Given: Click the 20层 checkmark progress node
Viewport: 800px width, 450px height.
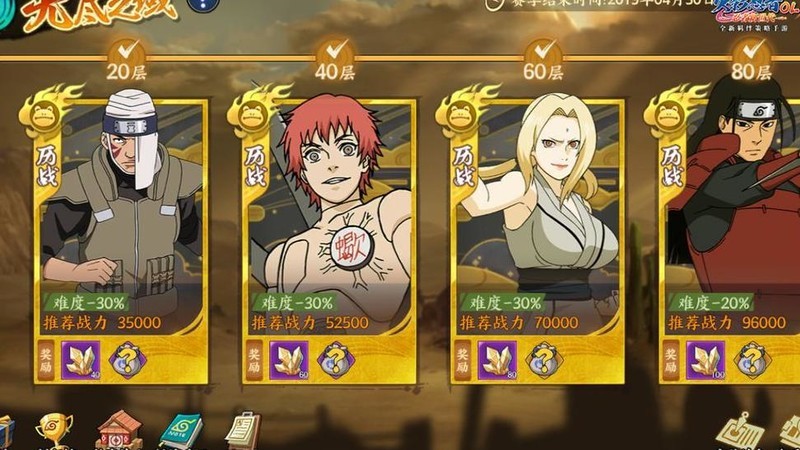Looking at the screenshot, I should coord(126,51).
